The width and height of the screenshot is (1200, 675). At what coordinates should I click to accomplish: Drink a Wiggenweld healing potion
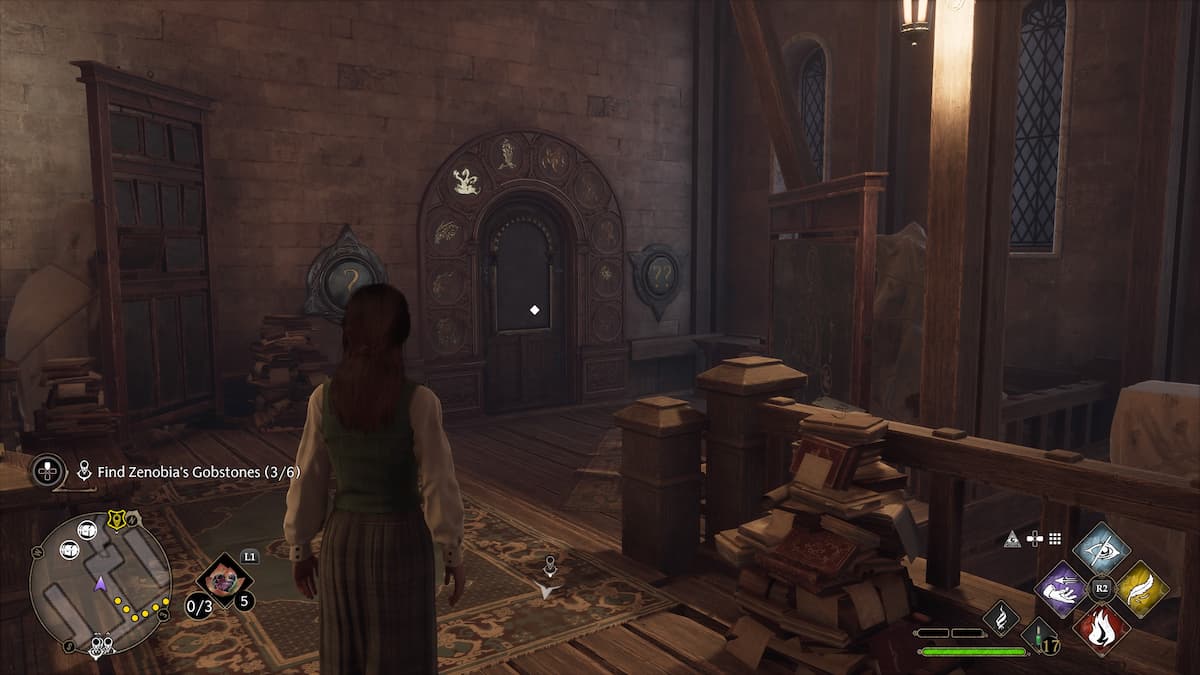(x=1039, y=637)
